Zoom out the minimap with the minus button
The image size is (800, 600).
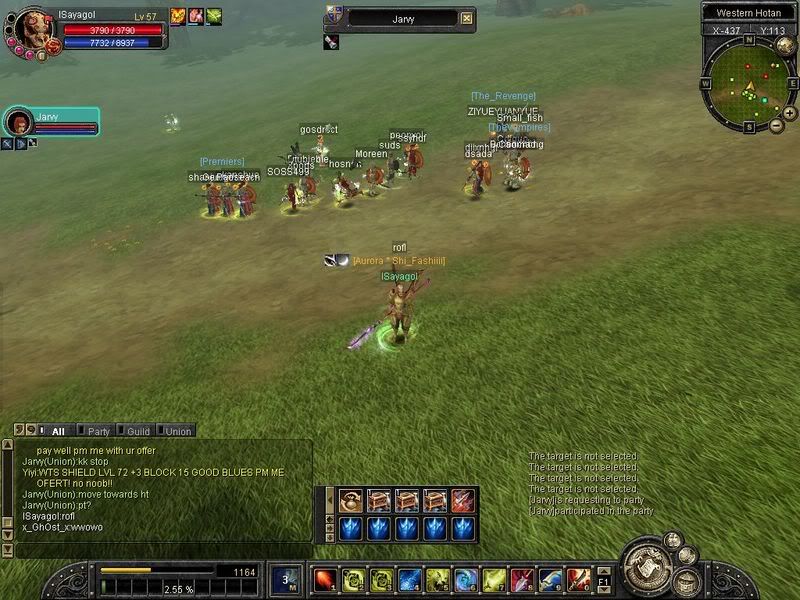[777, 126]
